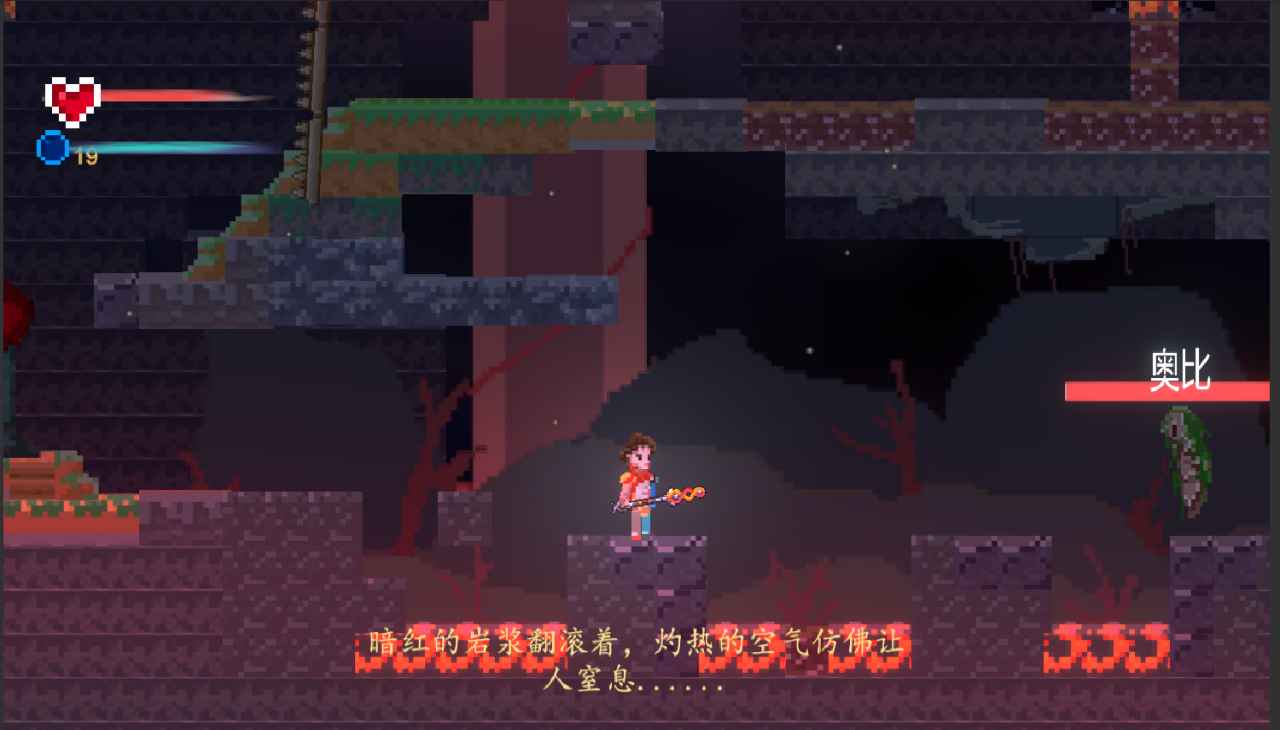Toggle visibility of the boss health bar
Image resolution: width=1280 pixels, height=730 pixels.
(1168, 390)
